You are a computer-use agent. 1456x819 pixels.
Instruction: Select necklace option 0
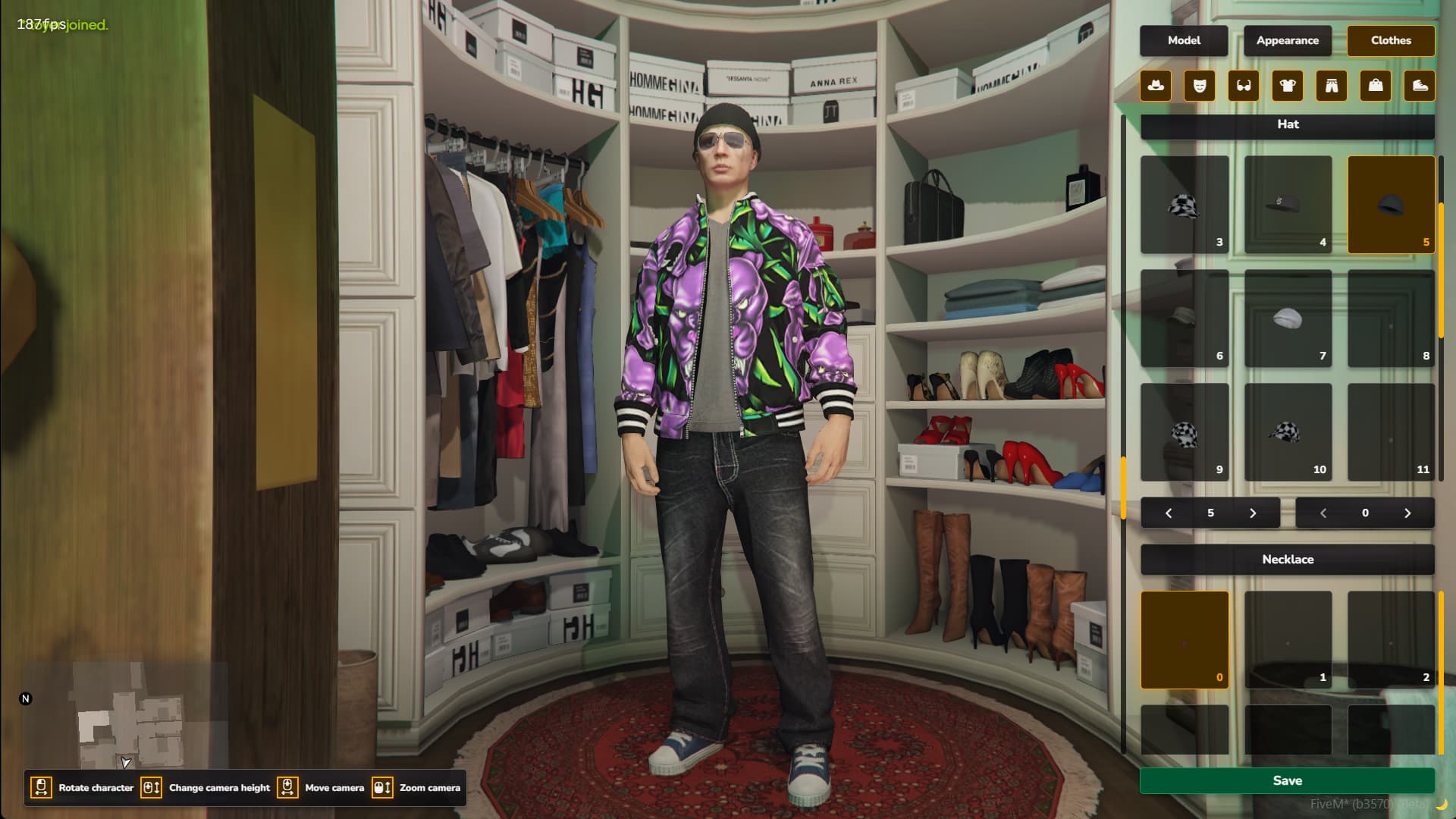click(x=1184, y=639)
